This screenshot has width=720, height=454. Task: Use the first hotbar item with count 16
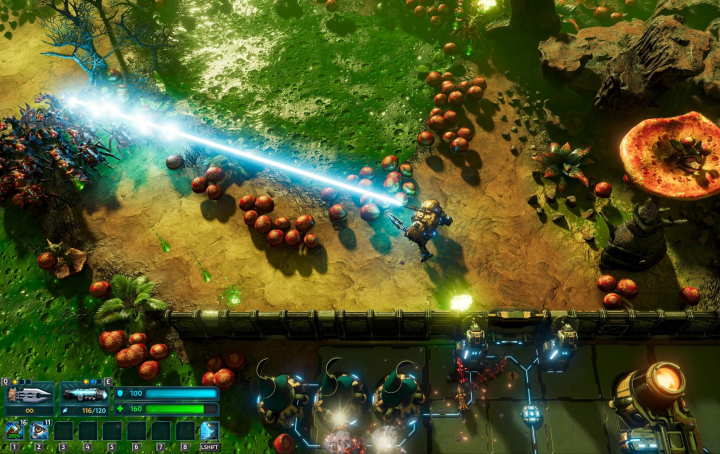[x=14, y=431]
